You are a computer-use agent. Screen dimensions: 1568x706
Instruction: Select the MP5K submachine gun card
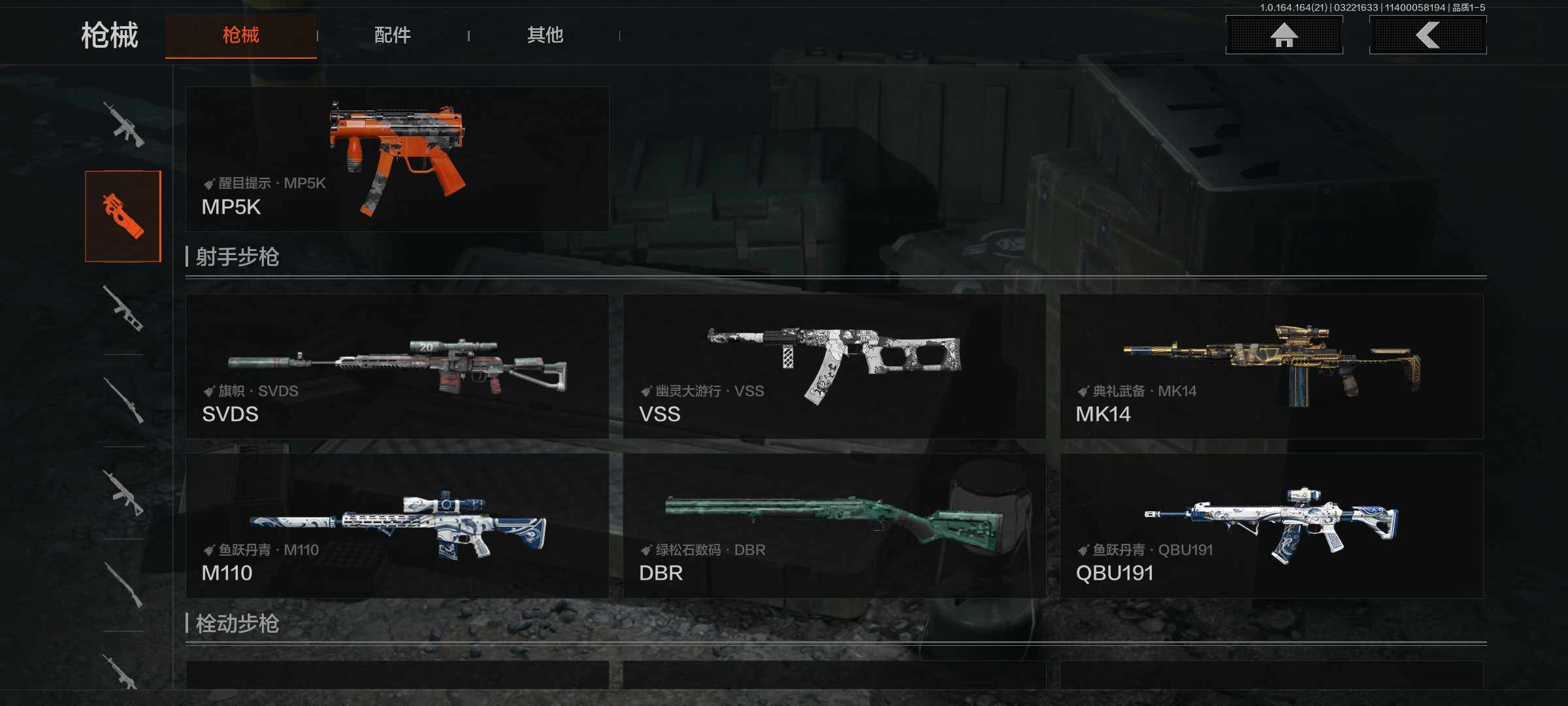tap(397, 159)
